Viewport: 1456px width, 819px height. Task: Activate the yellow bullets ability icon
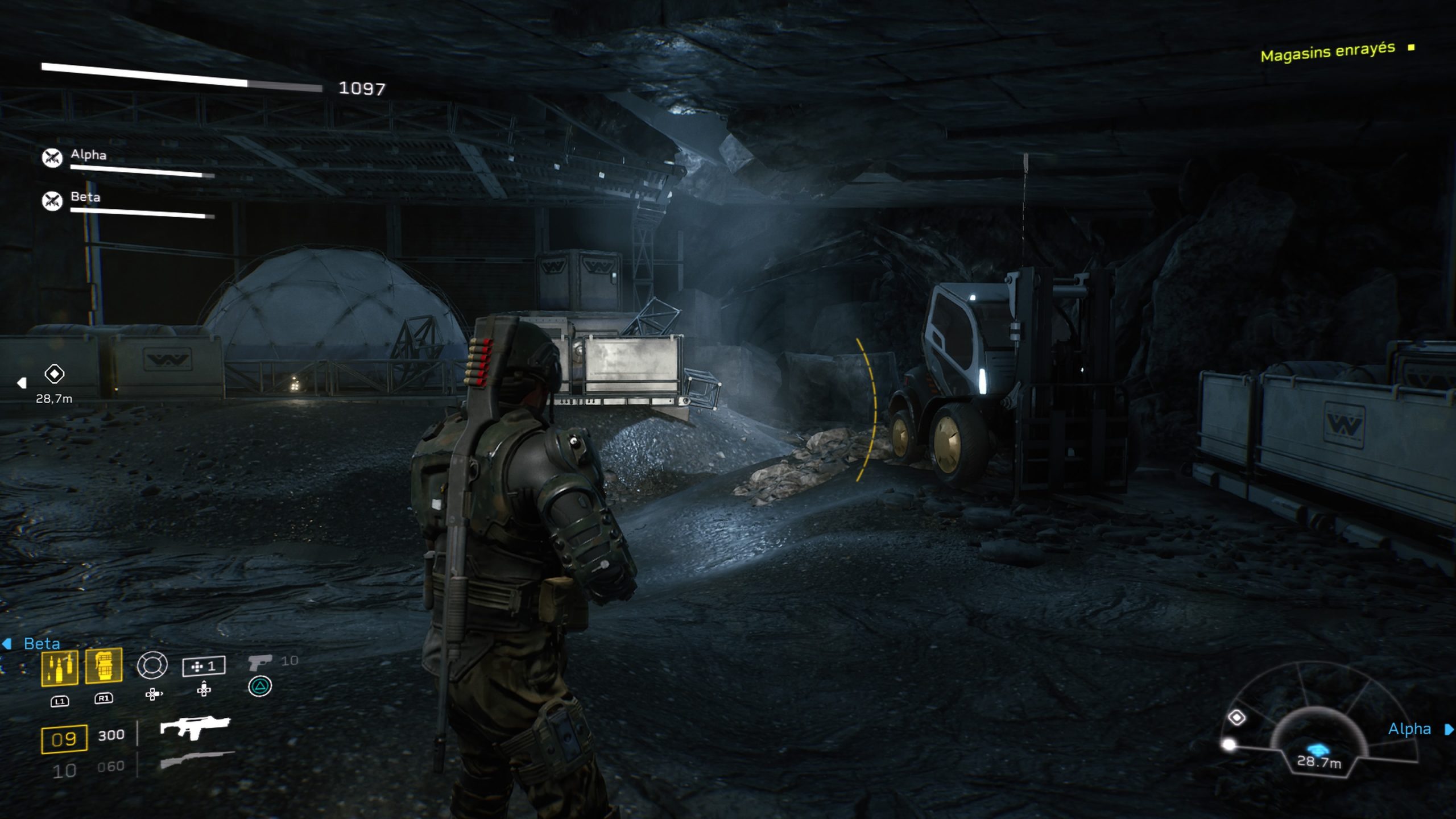click(x=60, y=667)
